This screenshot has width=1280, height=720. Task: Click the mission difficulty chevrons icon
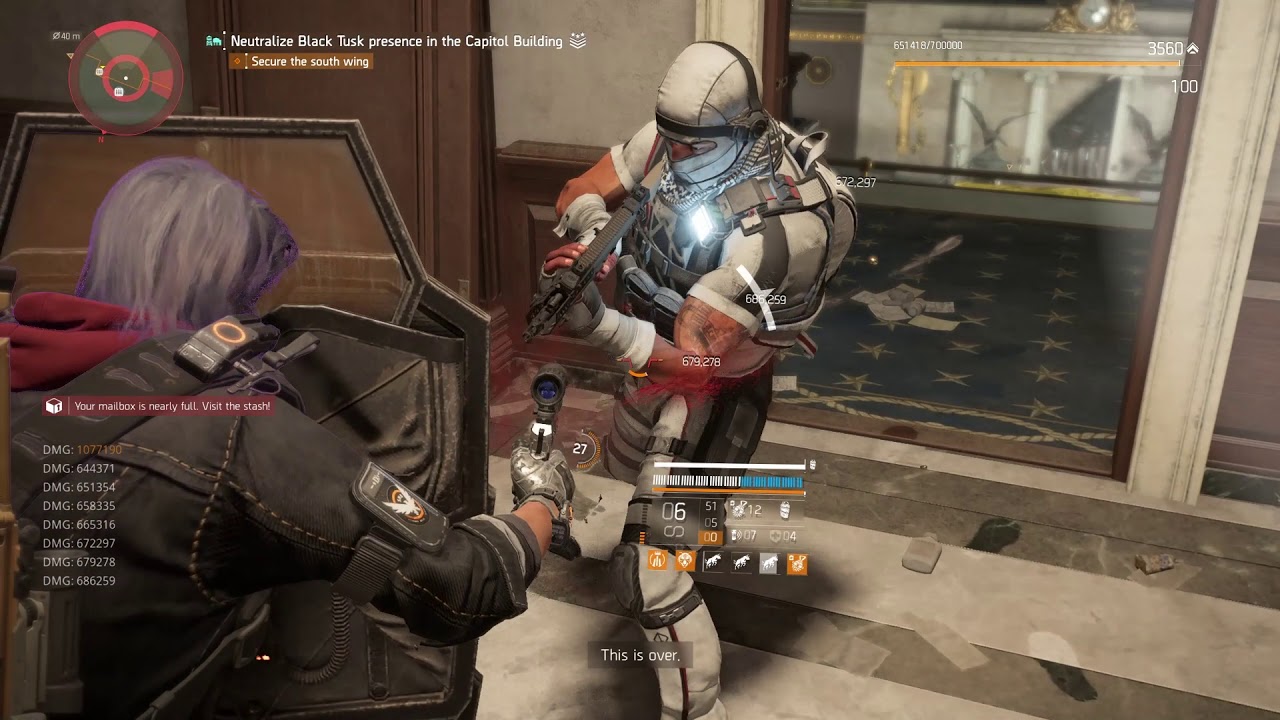[578, 41]
